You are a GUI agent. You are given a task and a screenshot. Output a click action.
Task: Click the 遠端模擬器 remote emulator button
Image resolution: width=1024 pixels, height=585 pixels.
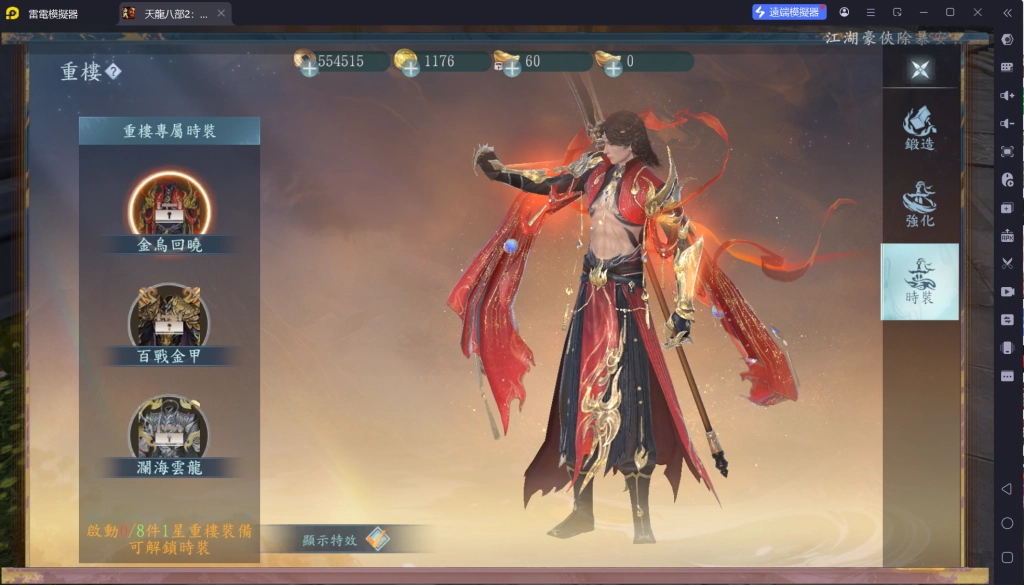point(789,12)
